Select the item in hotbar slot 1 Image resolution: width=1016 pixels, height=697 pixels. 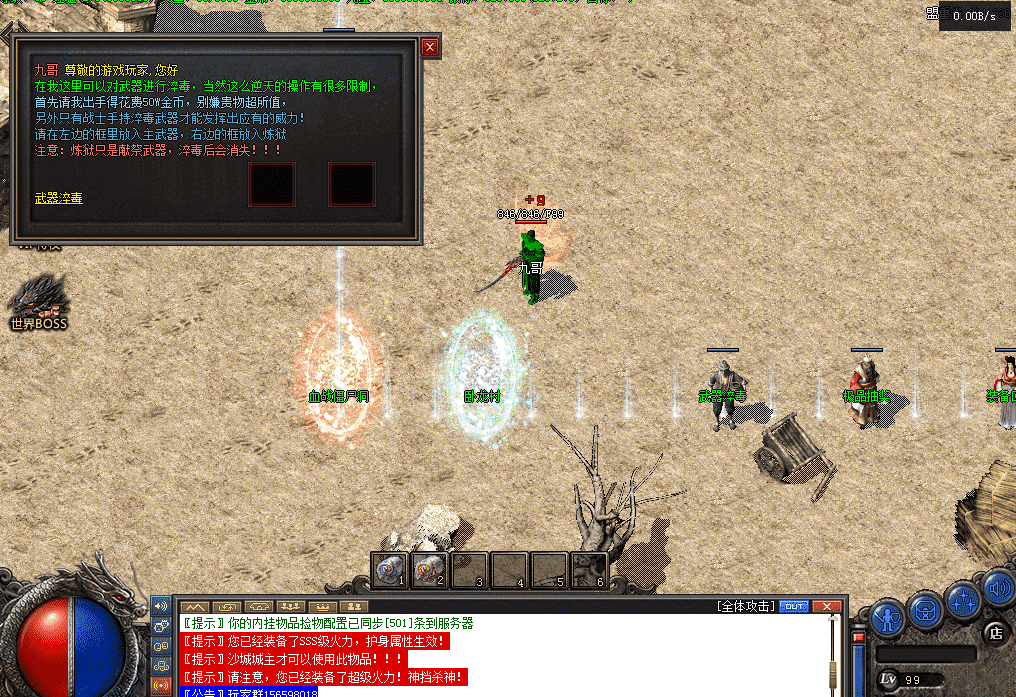[x=389, y=570]
